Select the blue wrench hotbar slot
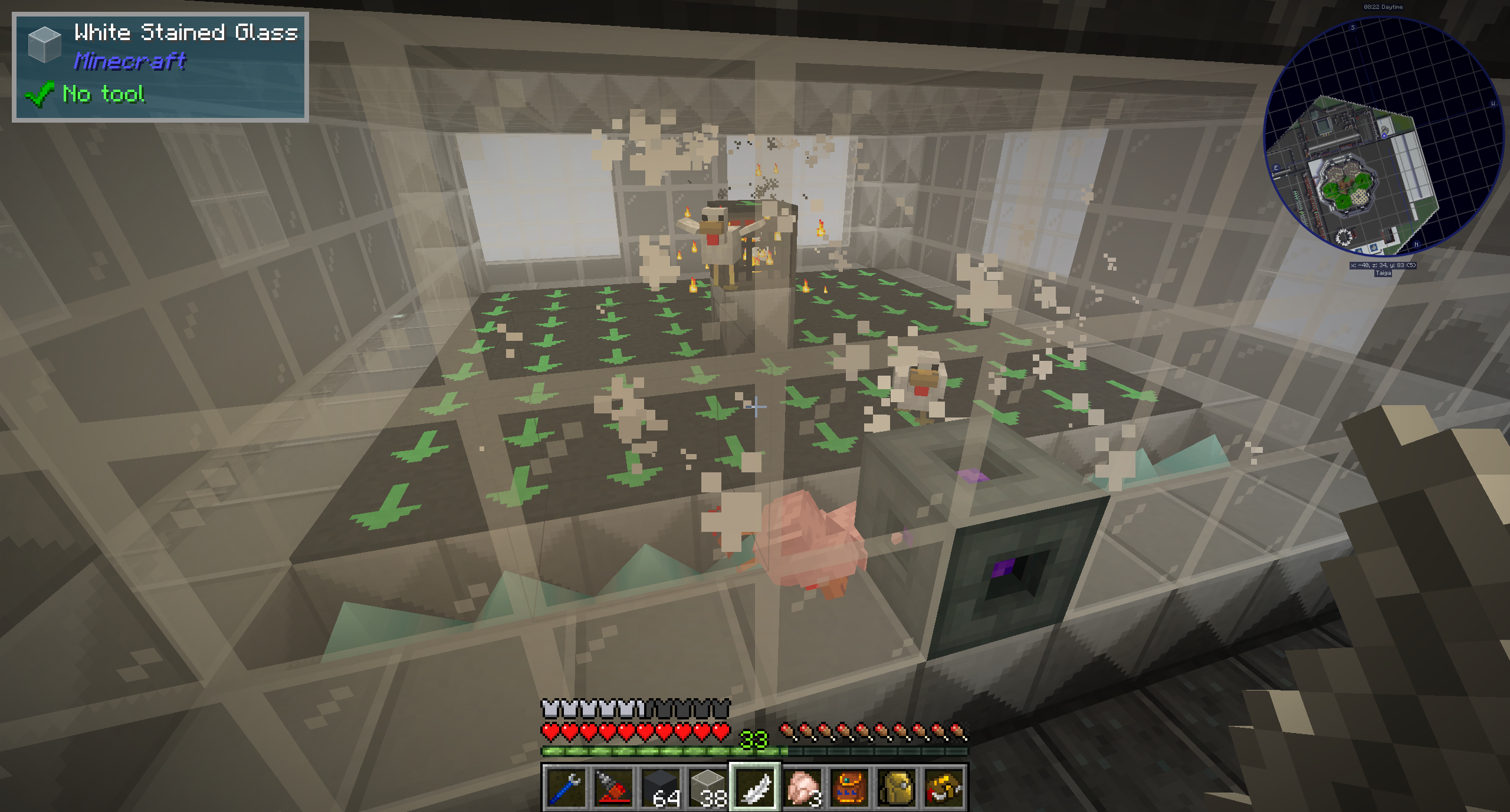 click(x=566, y=787)
